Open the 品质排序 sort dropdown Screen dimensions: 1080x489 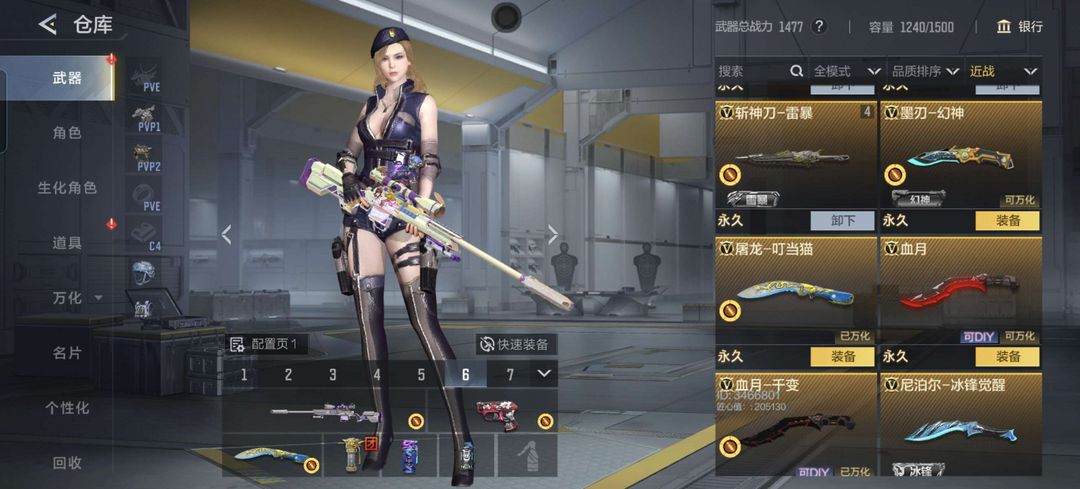coord(924,71)
